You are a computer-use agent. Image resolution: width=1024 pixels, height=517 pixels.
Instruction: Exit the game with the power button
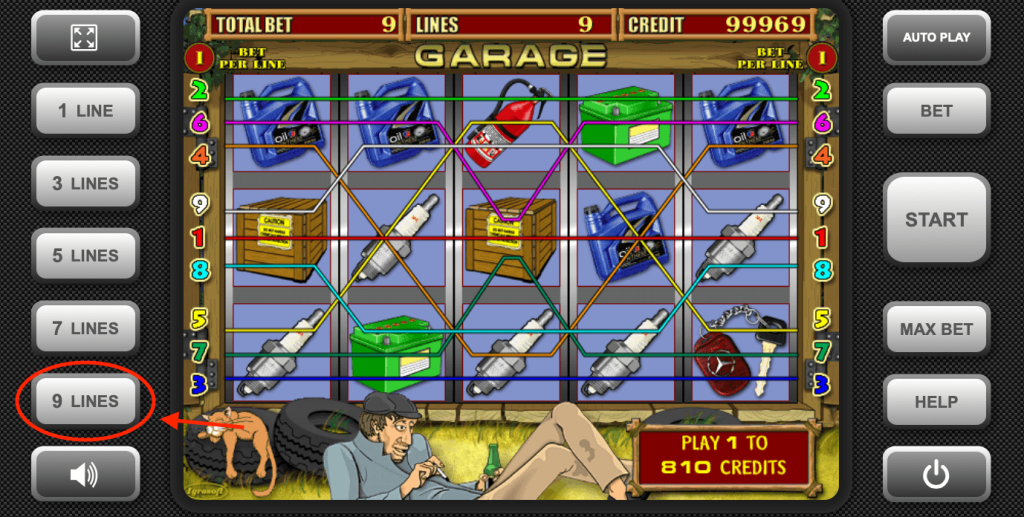click(x=936, y=474)
